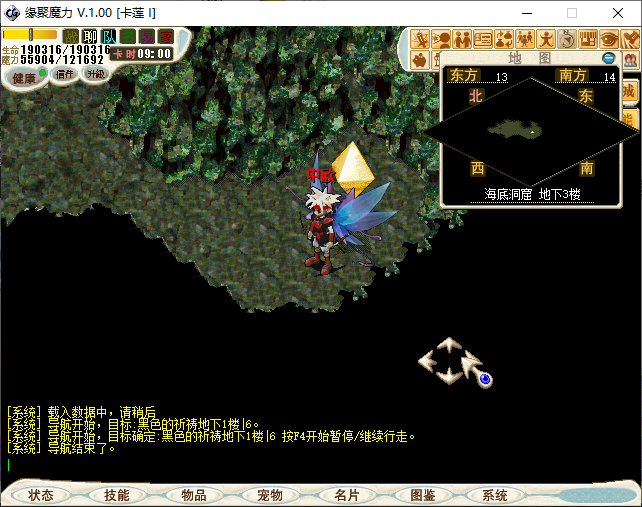Click the 升級 level-up button

click(96, 73)
